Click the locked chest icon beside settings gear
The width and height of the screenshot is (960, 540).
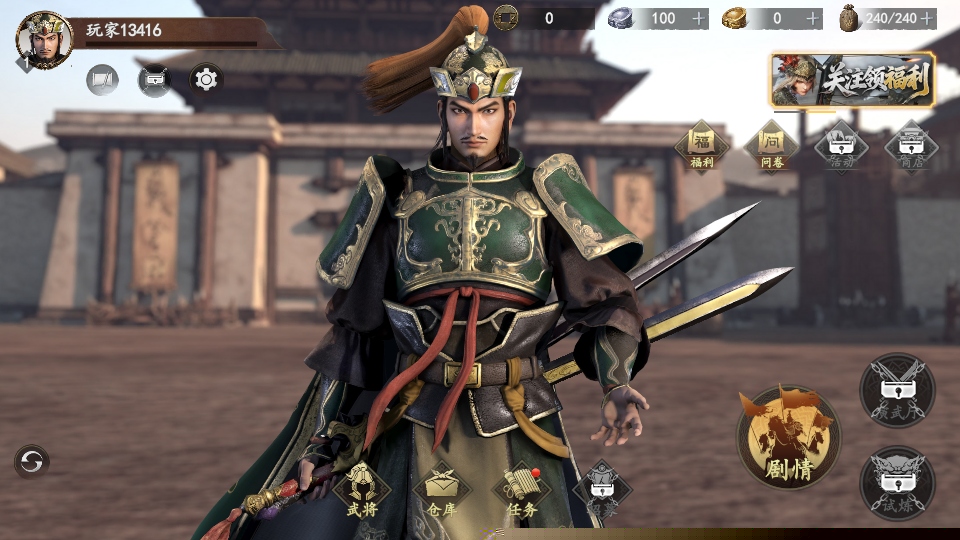[154, 79]
